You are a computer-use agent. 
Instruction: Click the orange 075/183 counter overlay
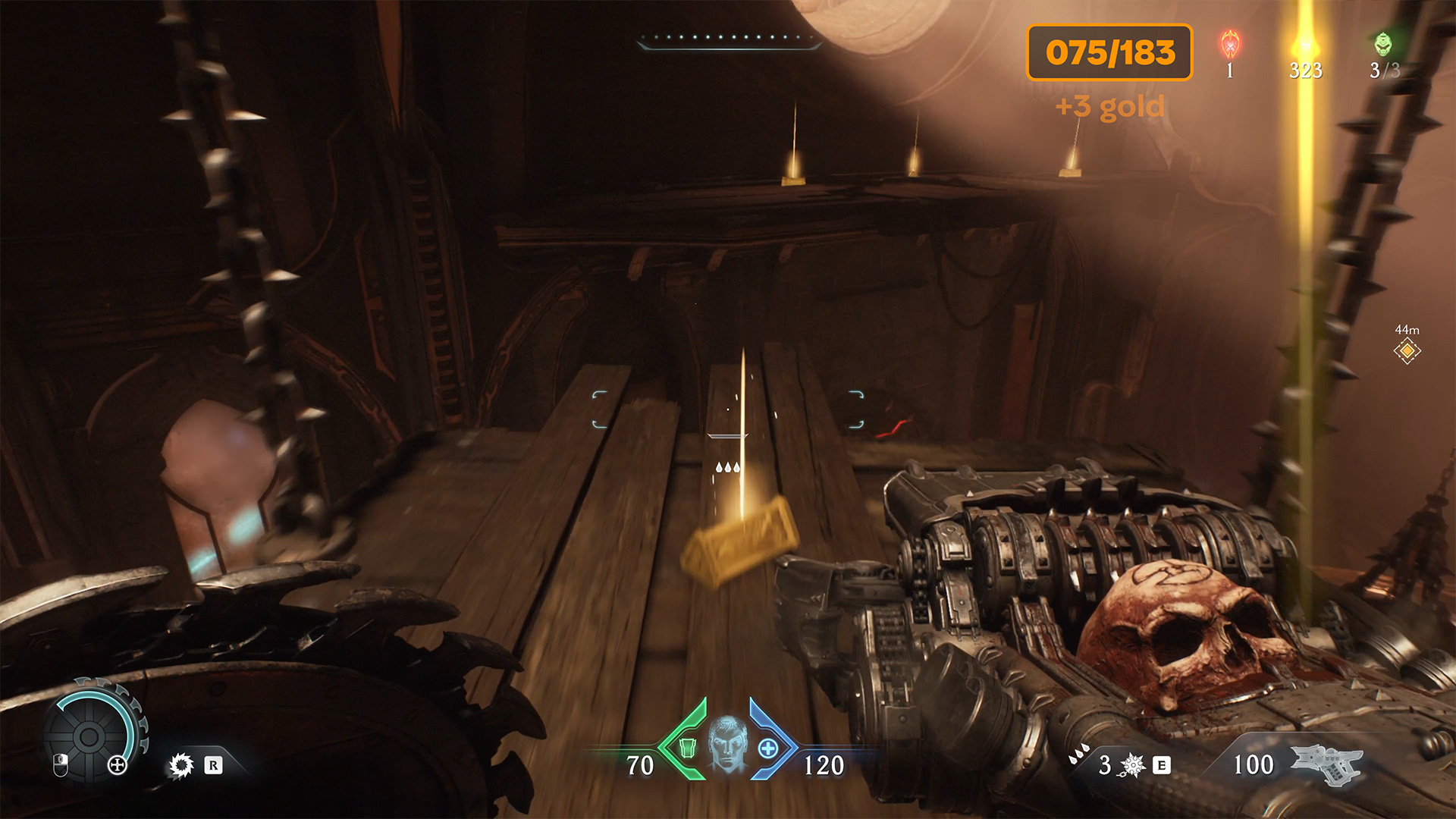click(1109, 52)
